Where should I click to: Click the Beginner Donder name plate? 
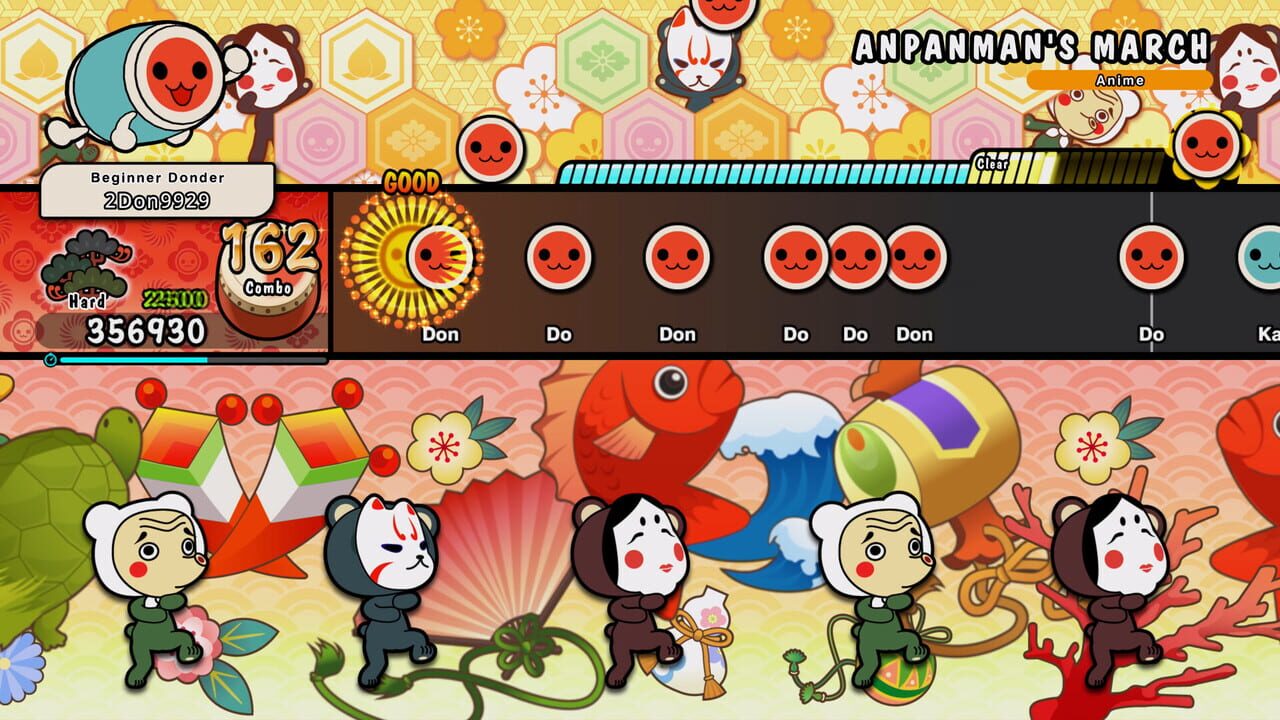click(160, 175)
